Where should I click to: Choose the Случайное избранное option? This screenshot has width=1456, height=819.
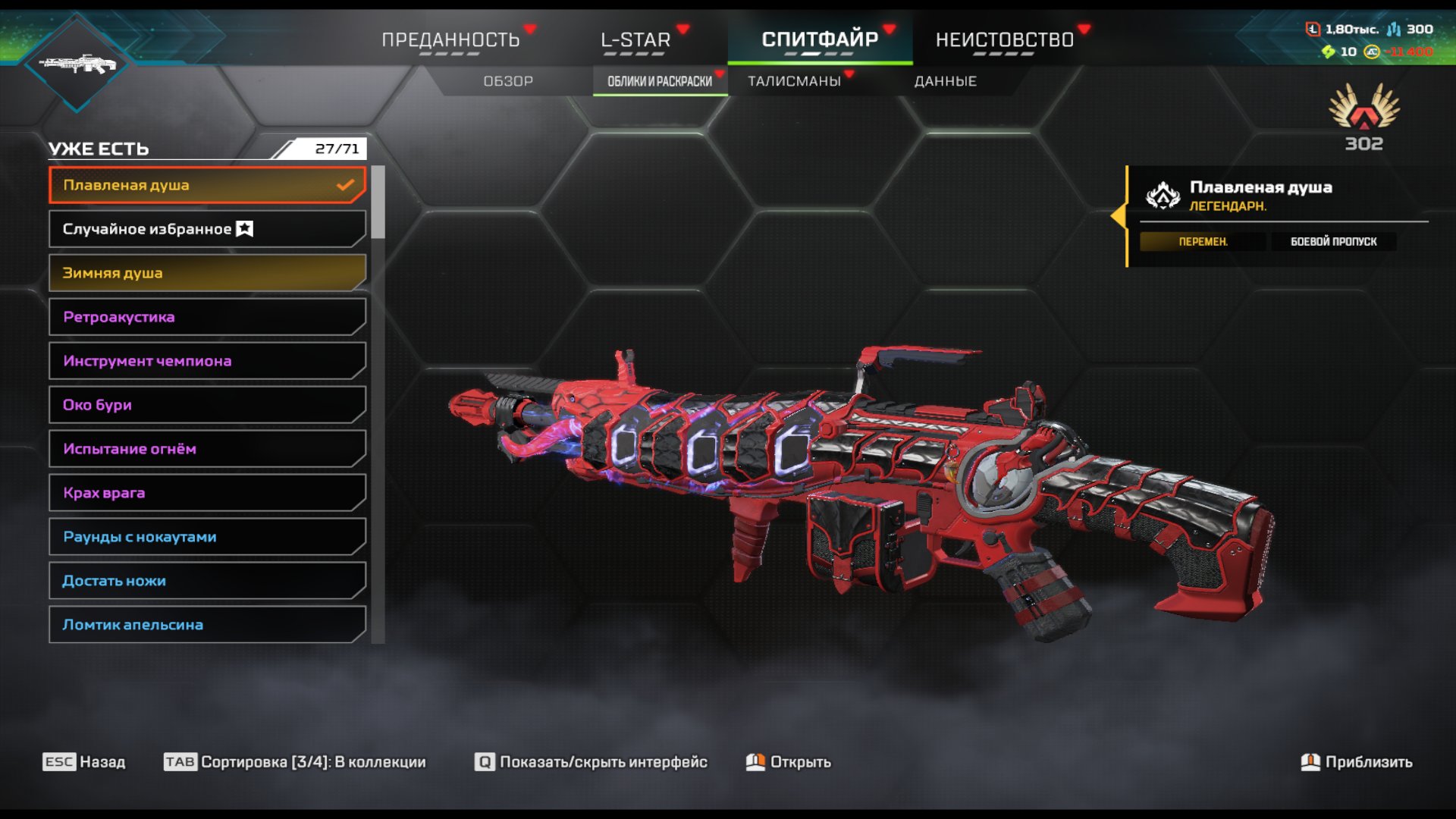(206, 229)
